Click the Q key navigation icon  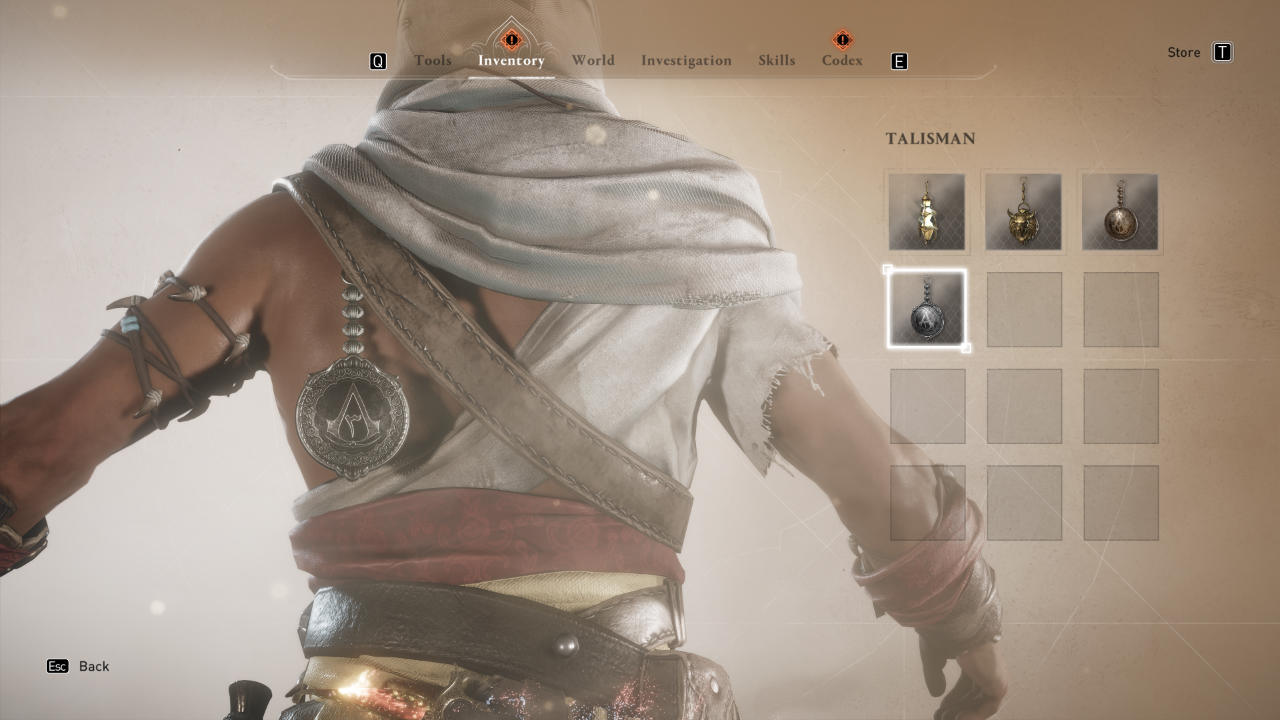click(x=377, y=61)
